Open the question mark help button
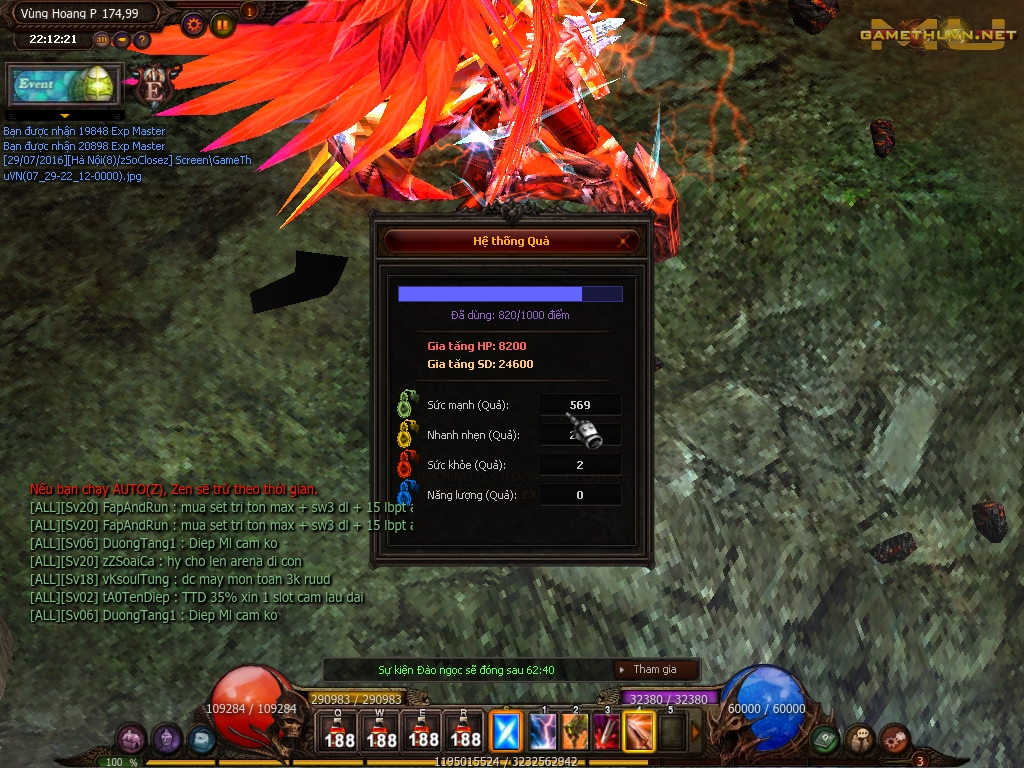The height and width of the screenshot is (768, 1024). (142, 40)
